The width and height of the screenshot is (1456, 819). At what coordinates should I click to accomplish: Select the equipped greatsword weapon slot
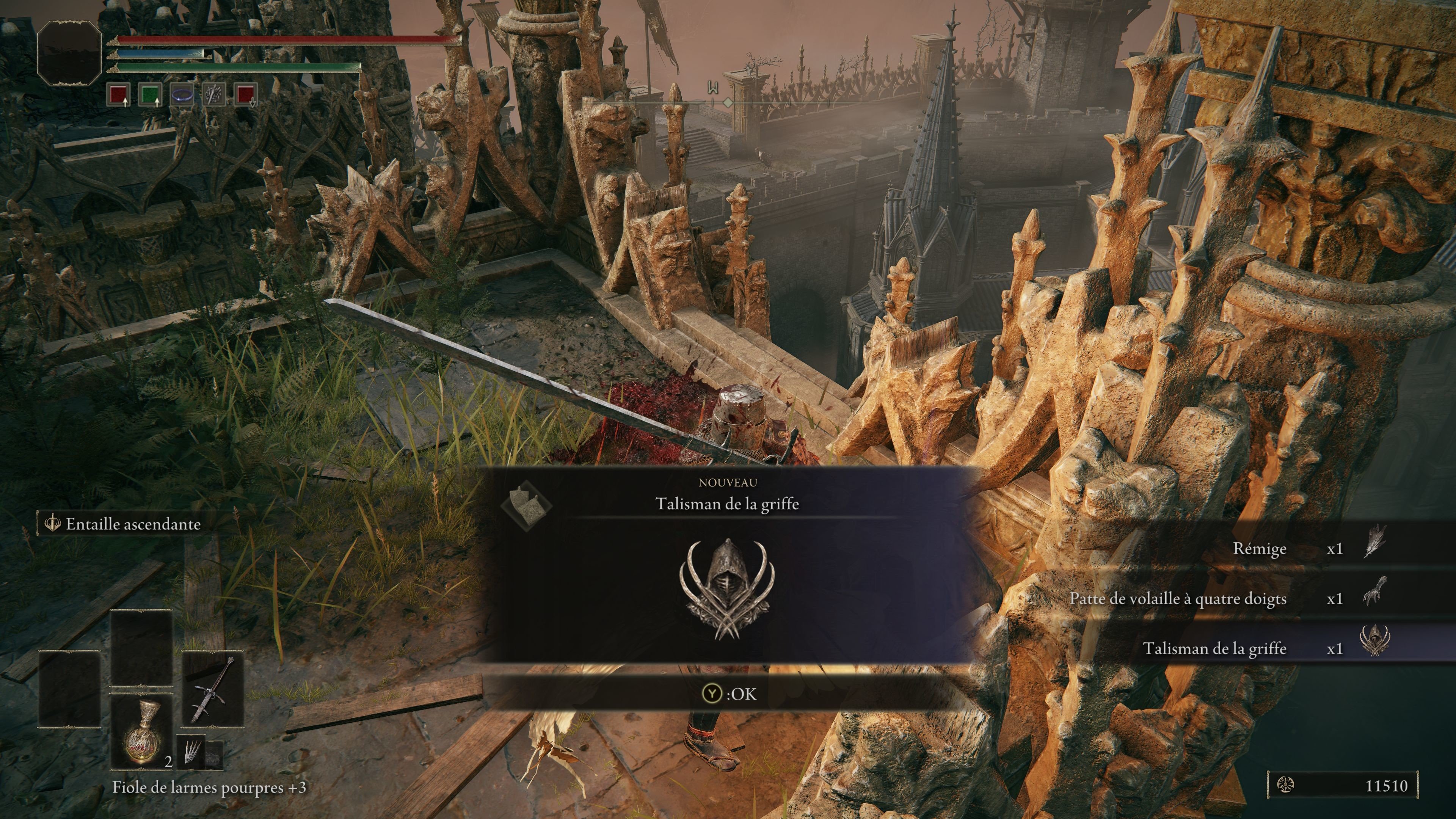[x=212, y=690]
